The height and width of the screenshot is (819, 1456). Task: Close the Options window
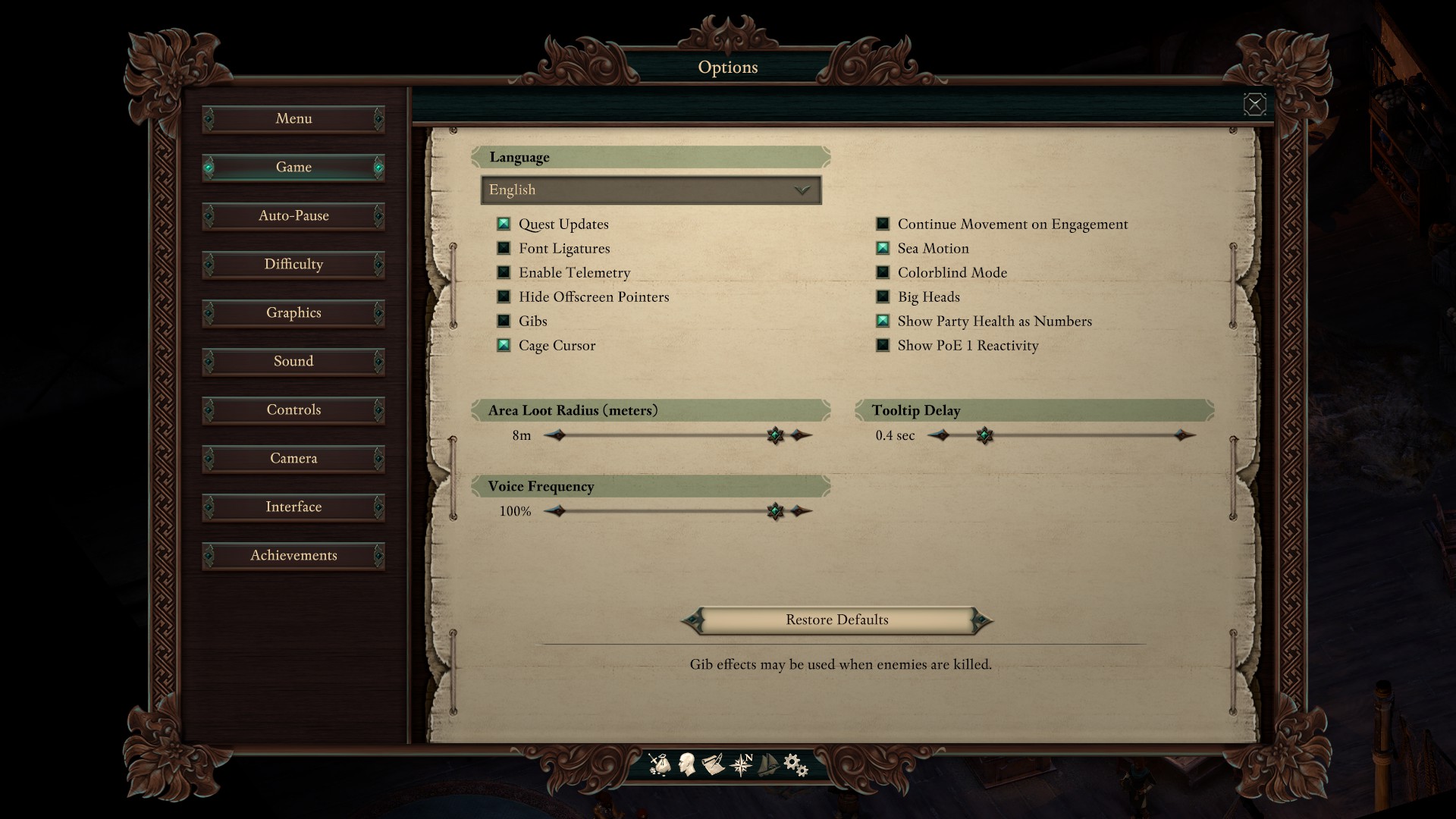(x=1255, y=104)
